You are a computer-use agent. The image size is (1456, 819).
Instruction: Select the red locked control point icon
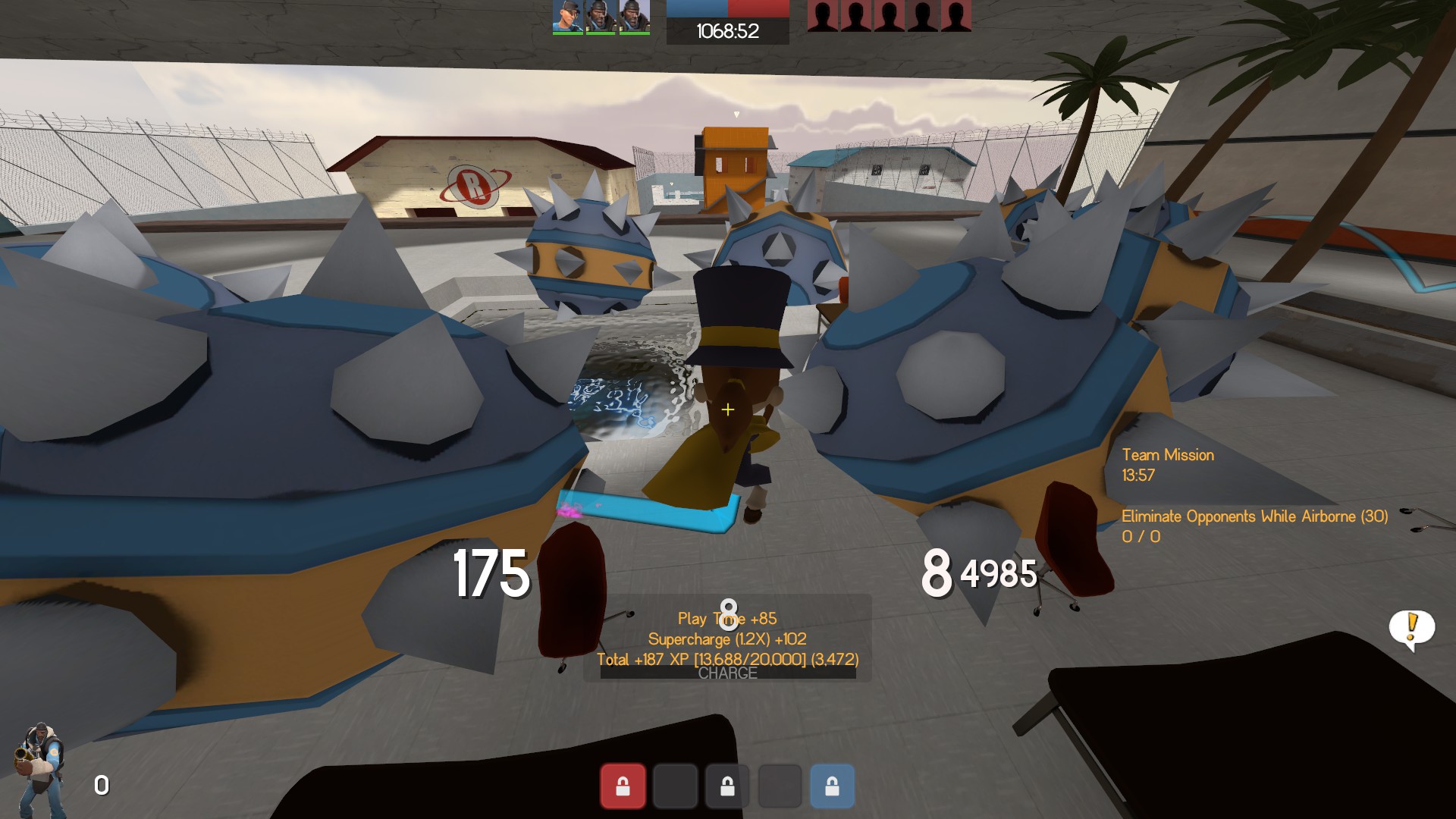click(x=623, y=786)
